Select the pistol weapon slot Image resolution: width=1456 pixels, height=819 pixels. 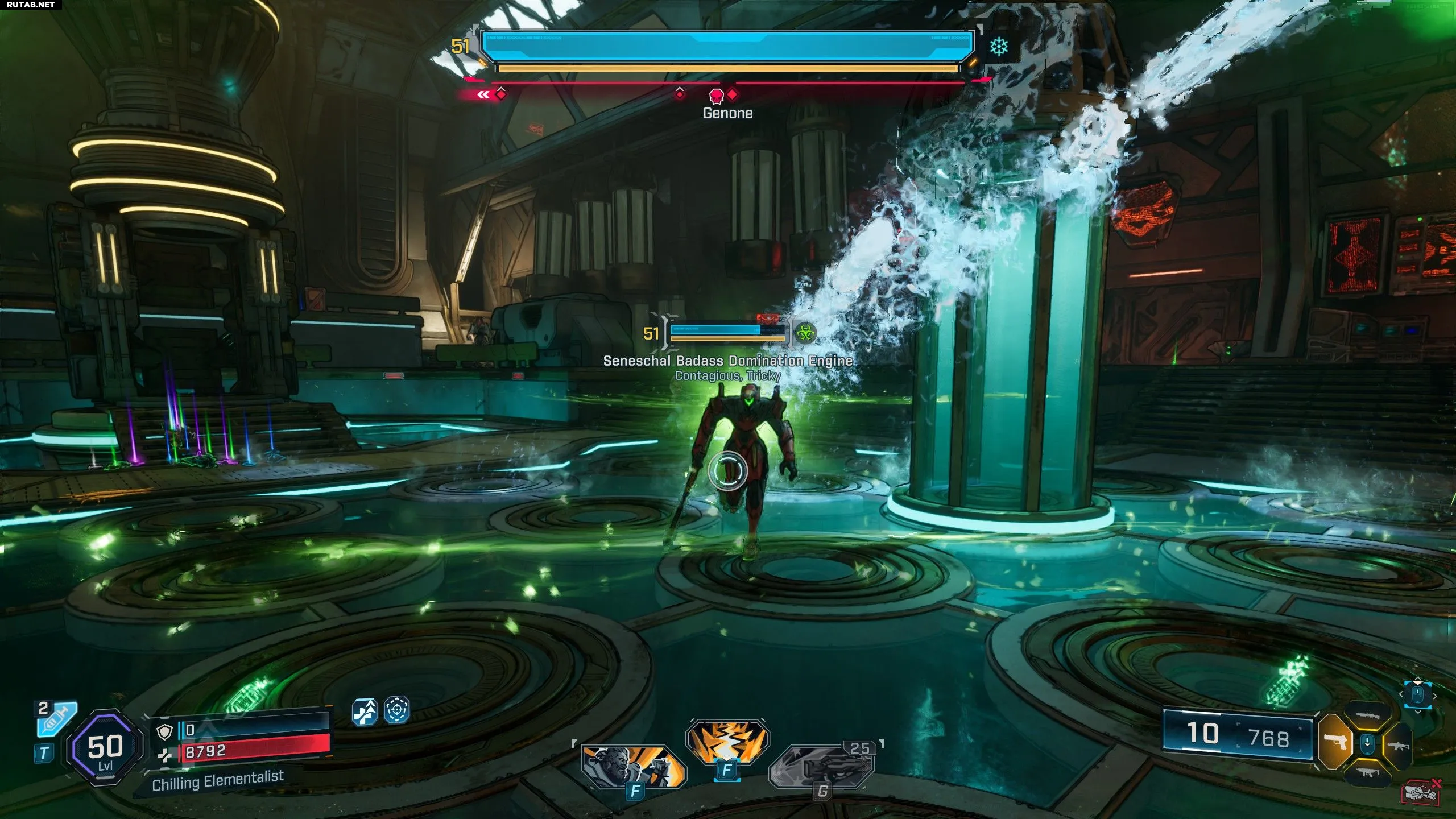1334,742
